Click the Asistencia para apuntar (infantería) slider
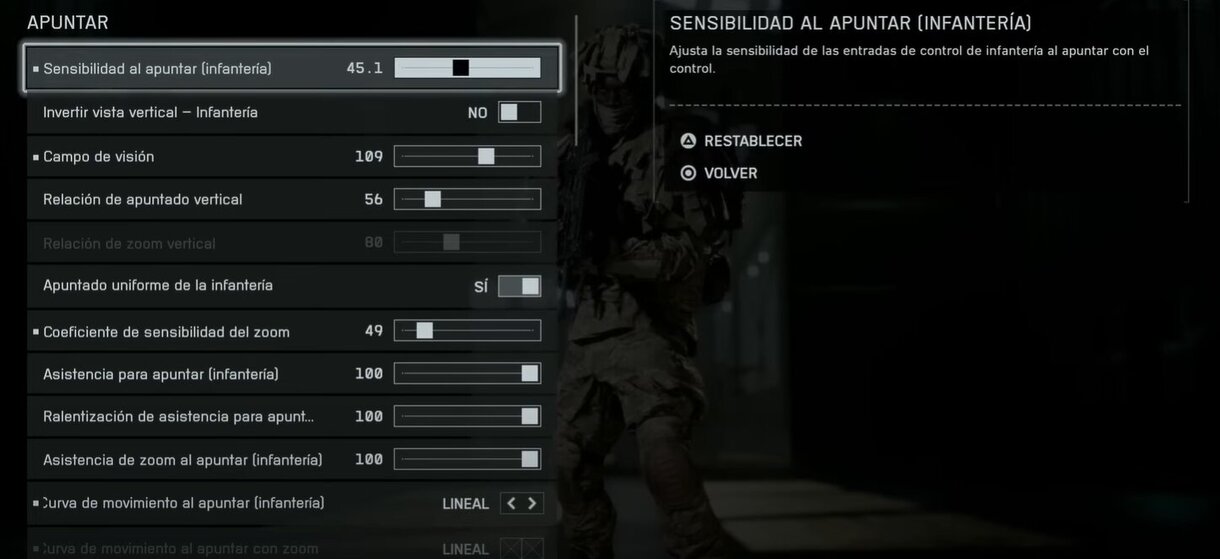1220x559 pixels. 467,373
